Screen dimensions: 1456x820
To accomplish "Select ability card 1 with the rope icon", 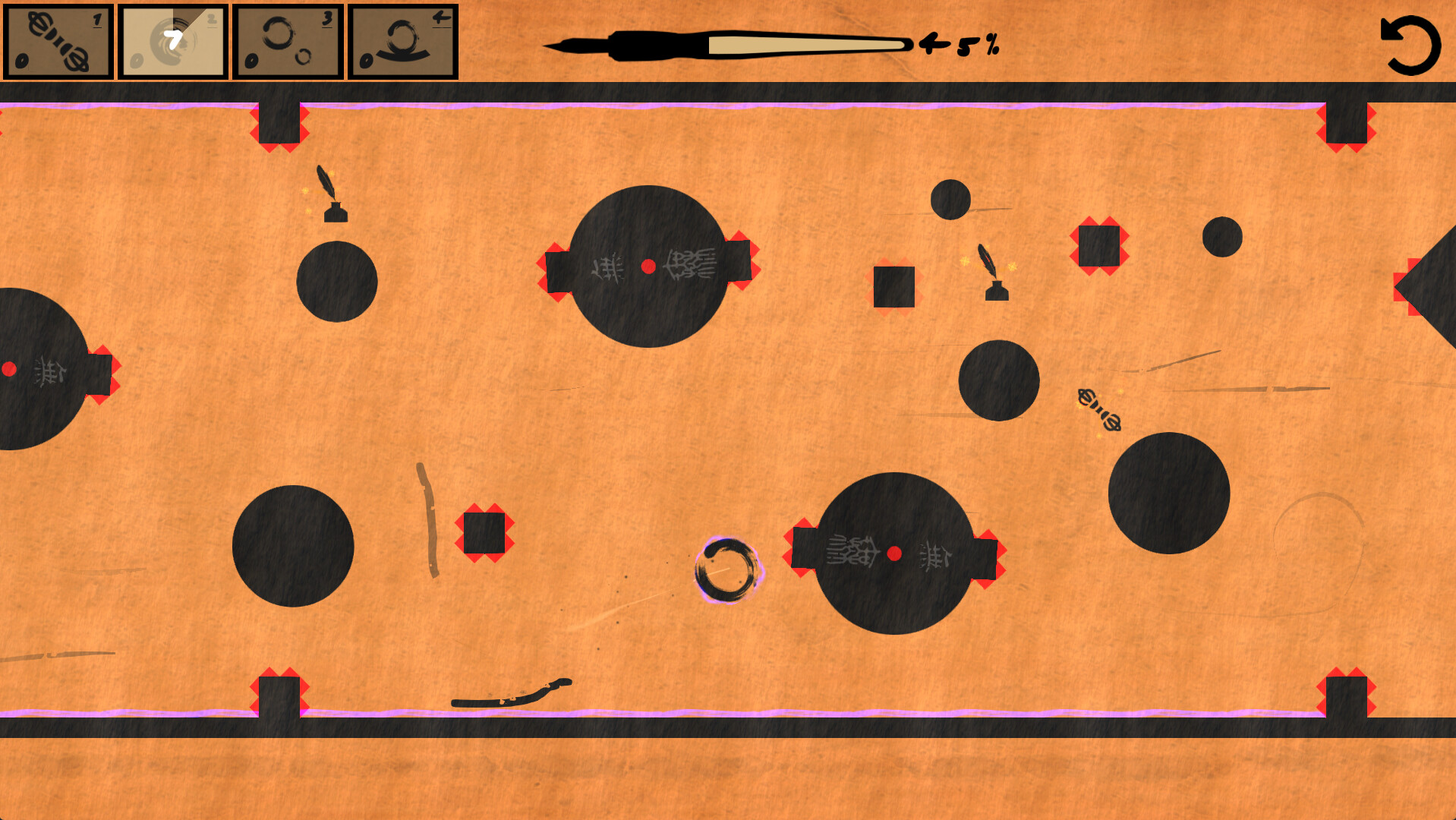I will [x=58, y=42].
